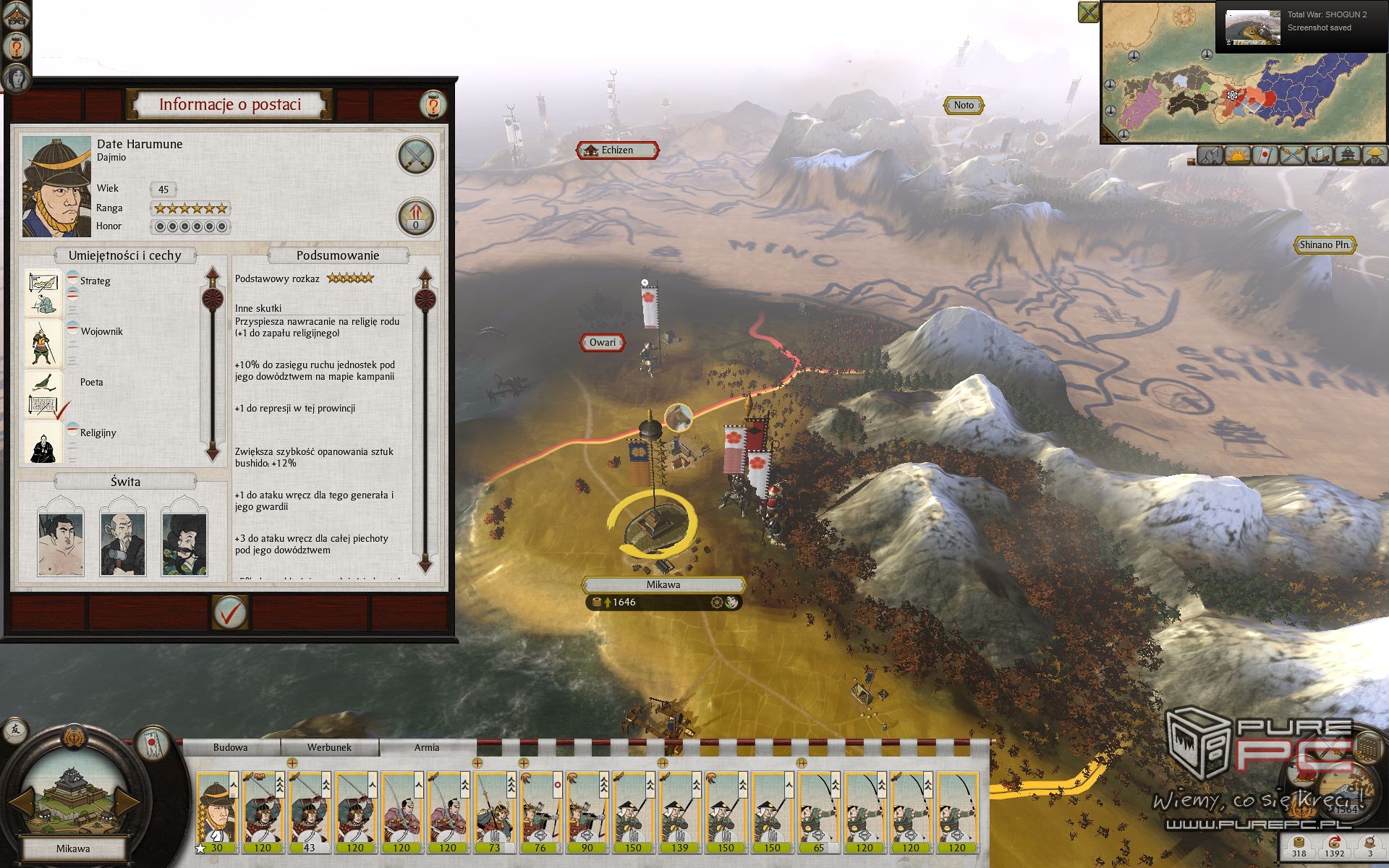Show the Armia tab
This screenshot has width=1389, height=868.
click(x=427, y=748)
